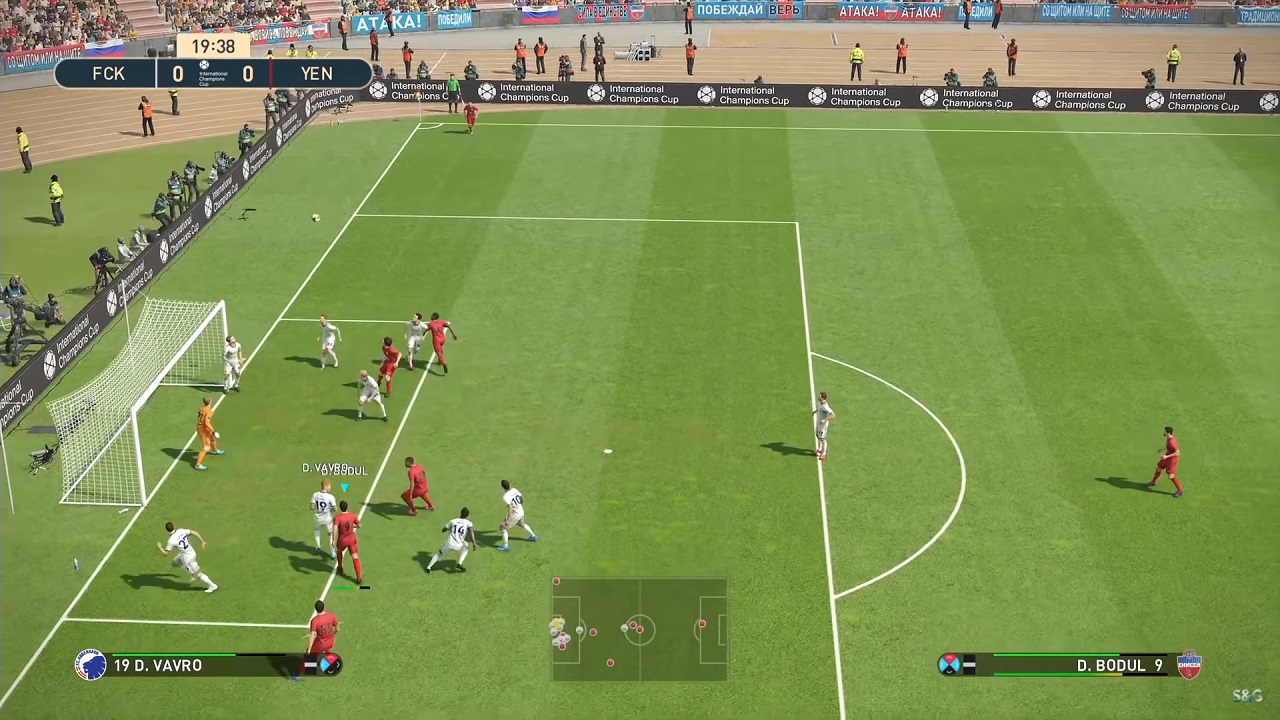Click the International Champions Cup scoreboard logo
The width and height of the screenshot is (1280, 720).
[x=212, y=74]
